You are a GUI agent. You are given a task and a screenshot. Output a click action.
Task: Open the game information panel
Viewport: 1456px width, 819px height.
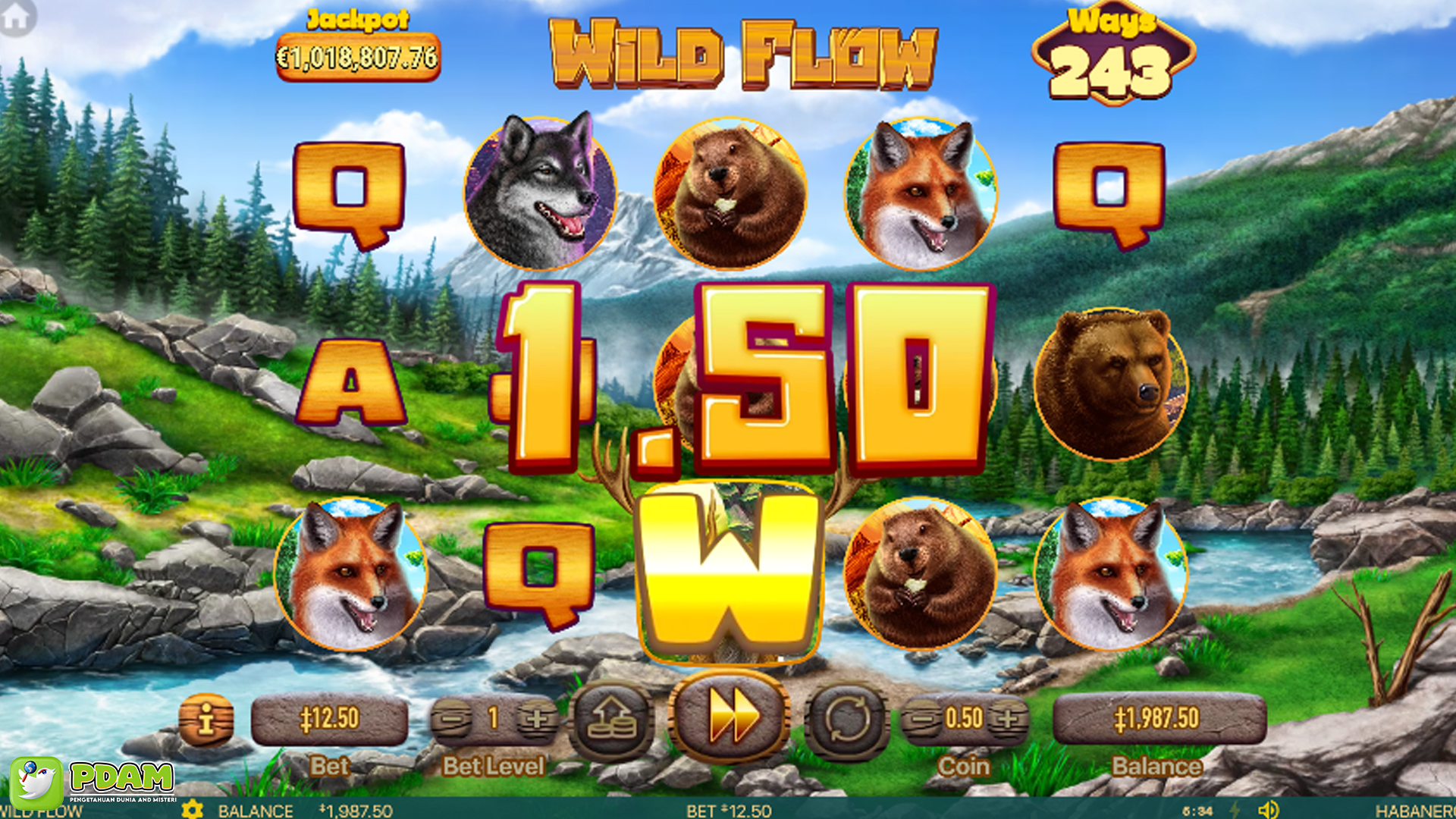206,719
